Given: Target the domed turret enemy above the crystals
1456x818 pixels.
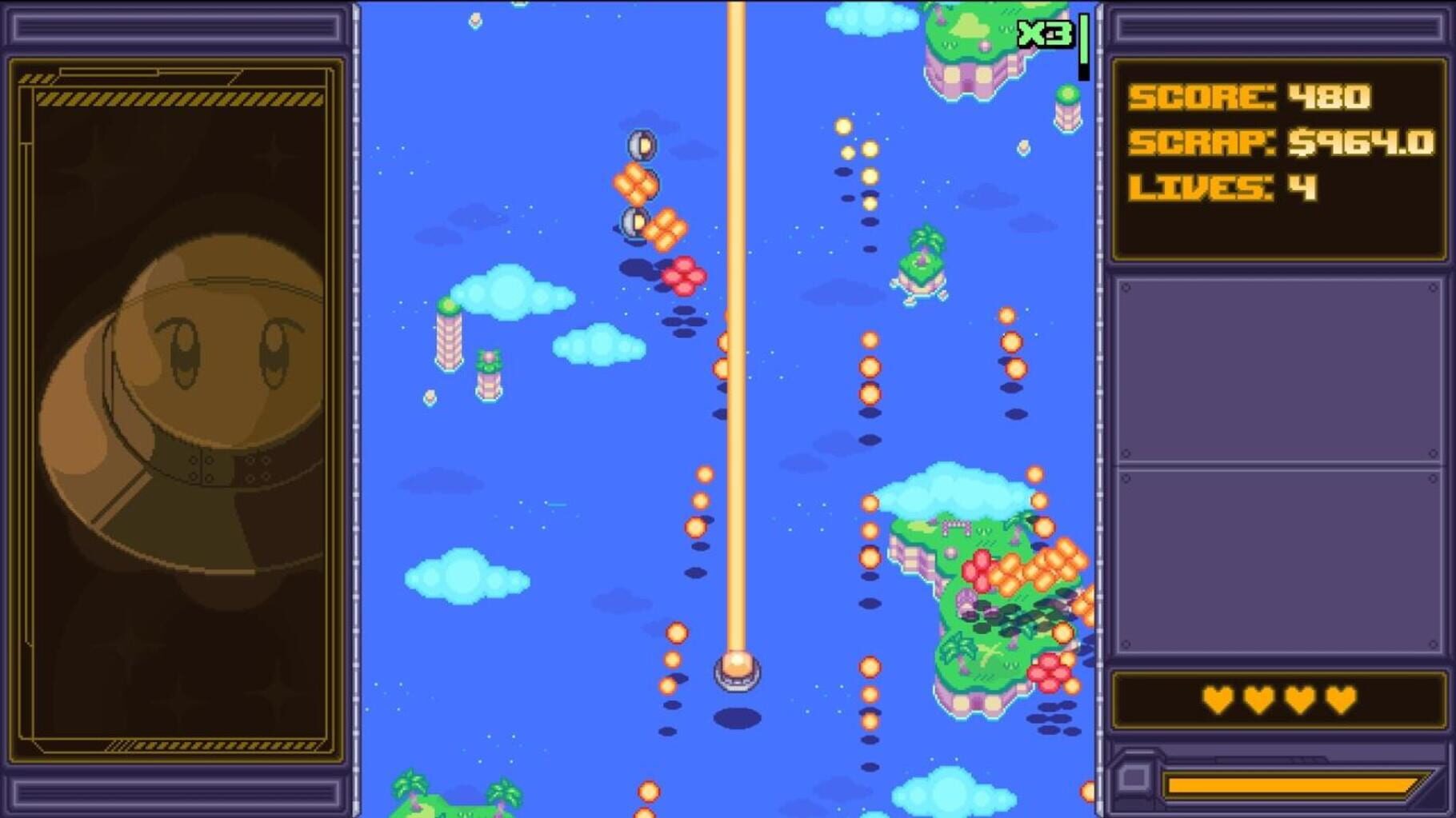Looking at the screenshot, I should pyautogui.click(x=640, y=144).
